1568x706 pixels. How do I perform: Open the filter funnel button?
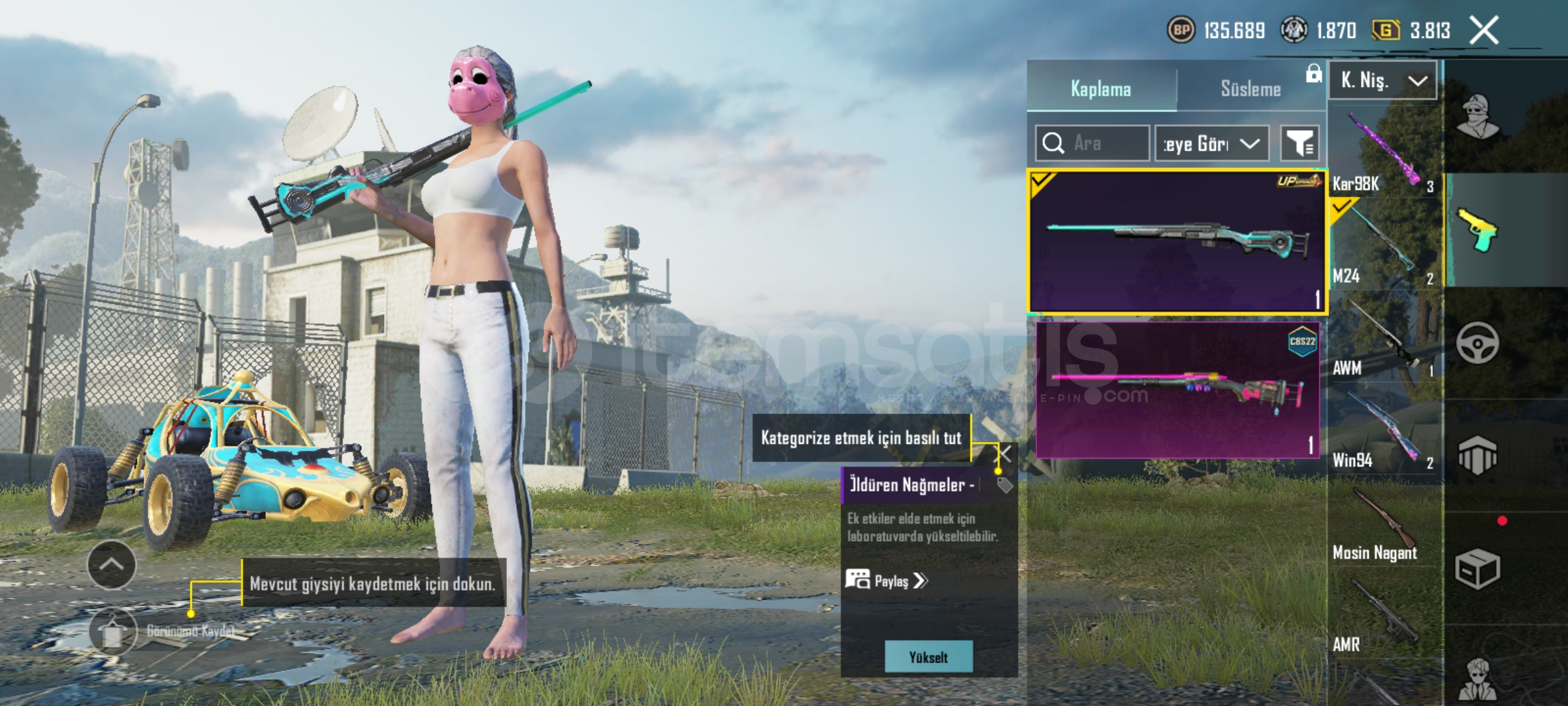tap(1299, 143)
